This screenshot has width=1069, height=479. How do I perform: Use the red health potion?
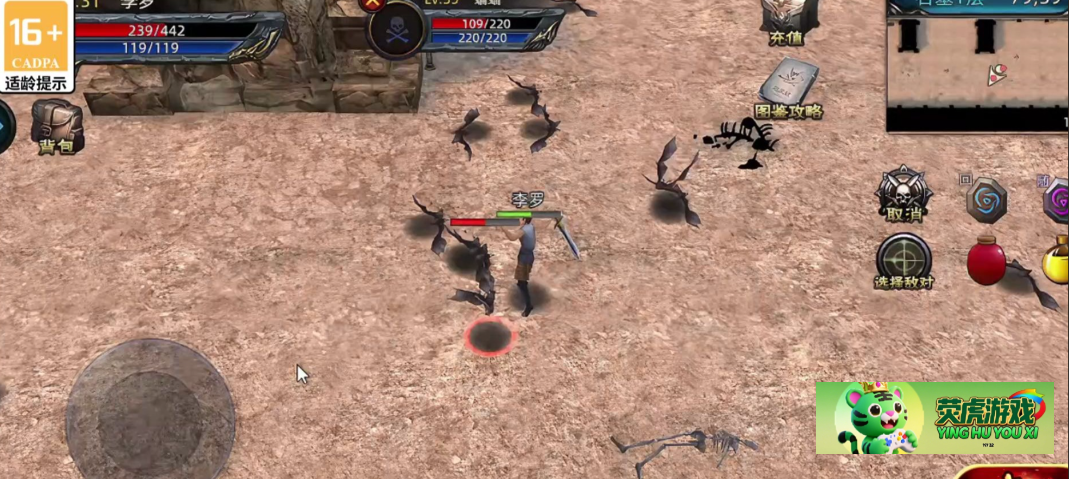986,260
